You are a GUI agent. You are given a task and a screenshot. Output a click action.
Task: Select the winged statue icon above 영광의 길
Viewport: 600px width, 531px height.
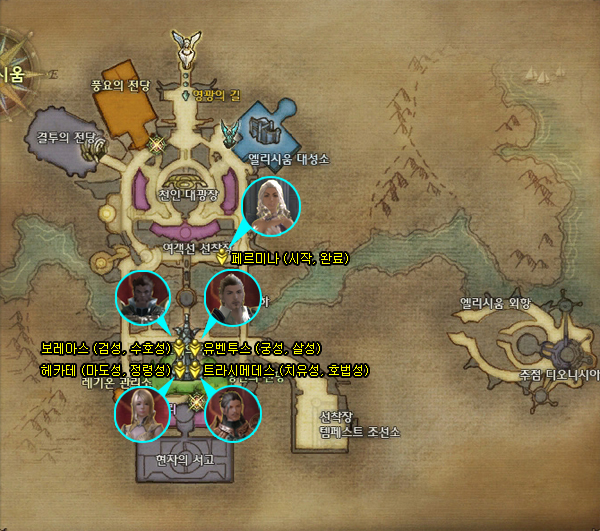(x=186, y=43)
